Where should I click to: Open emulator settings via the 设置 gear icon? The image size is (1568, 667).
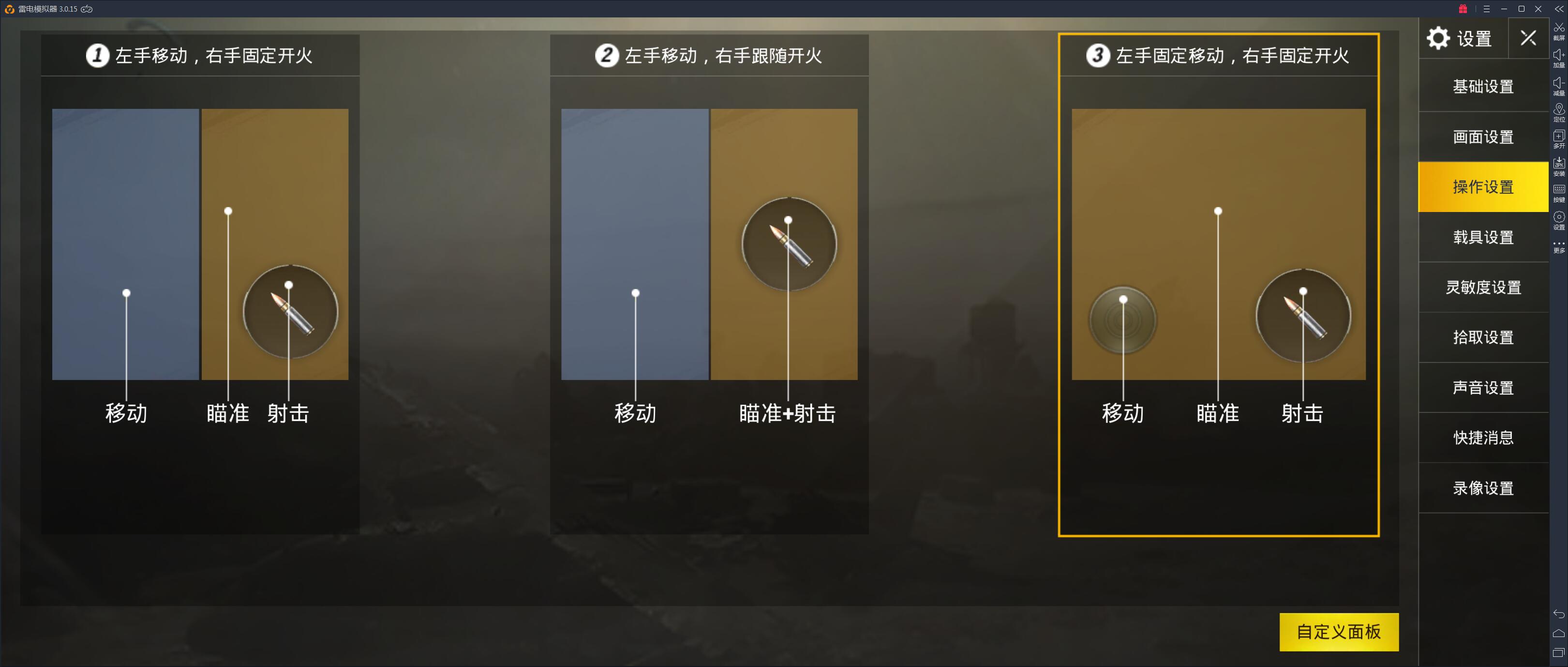[1559, 217]
